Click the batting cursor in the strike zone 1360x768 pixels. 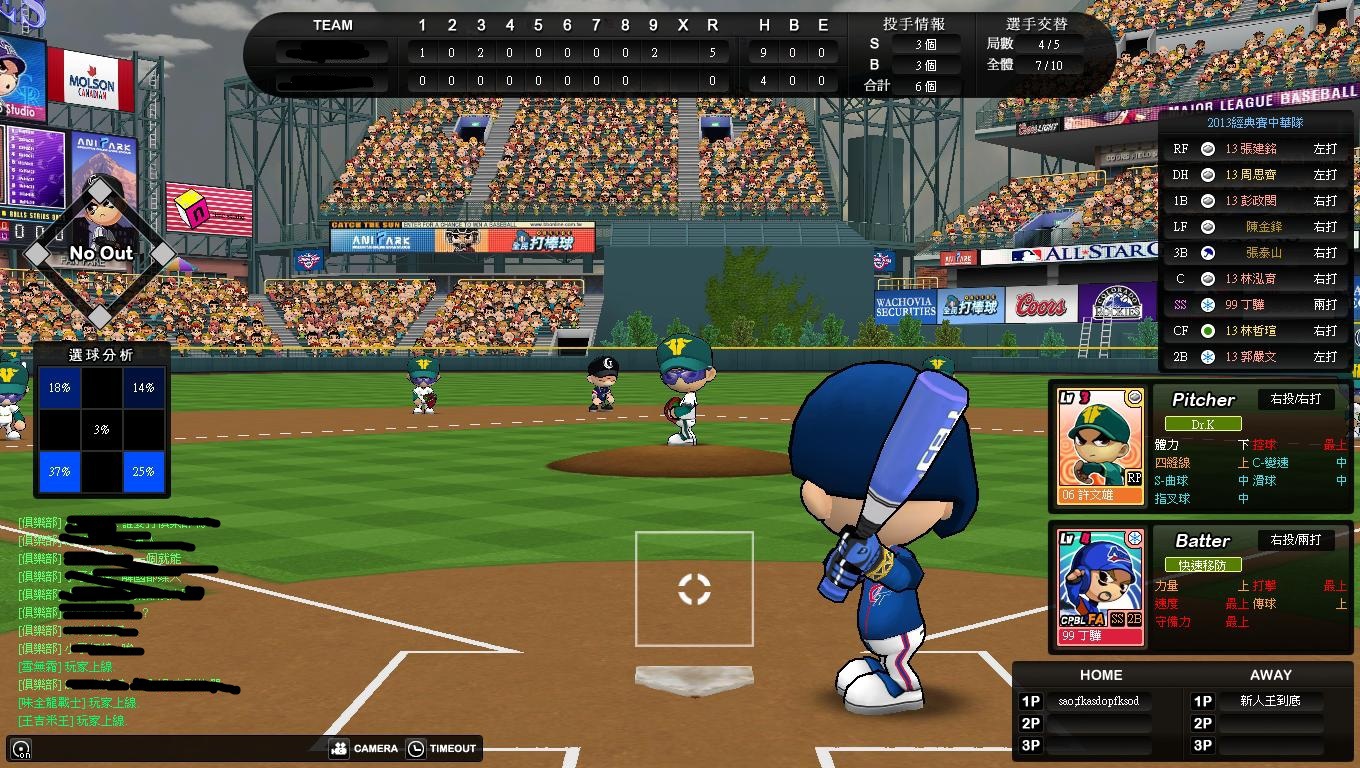[x=694, y=589]
